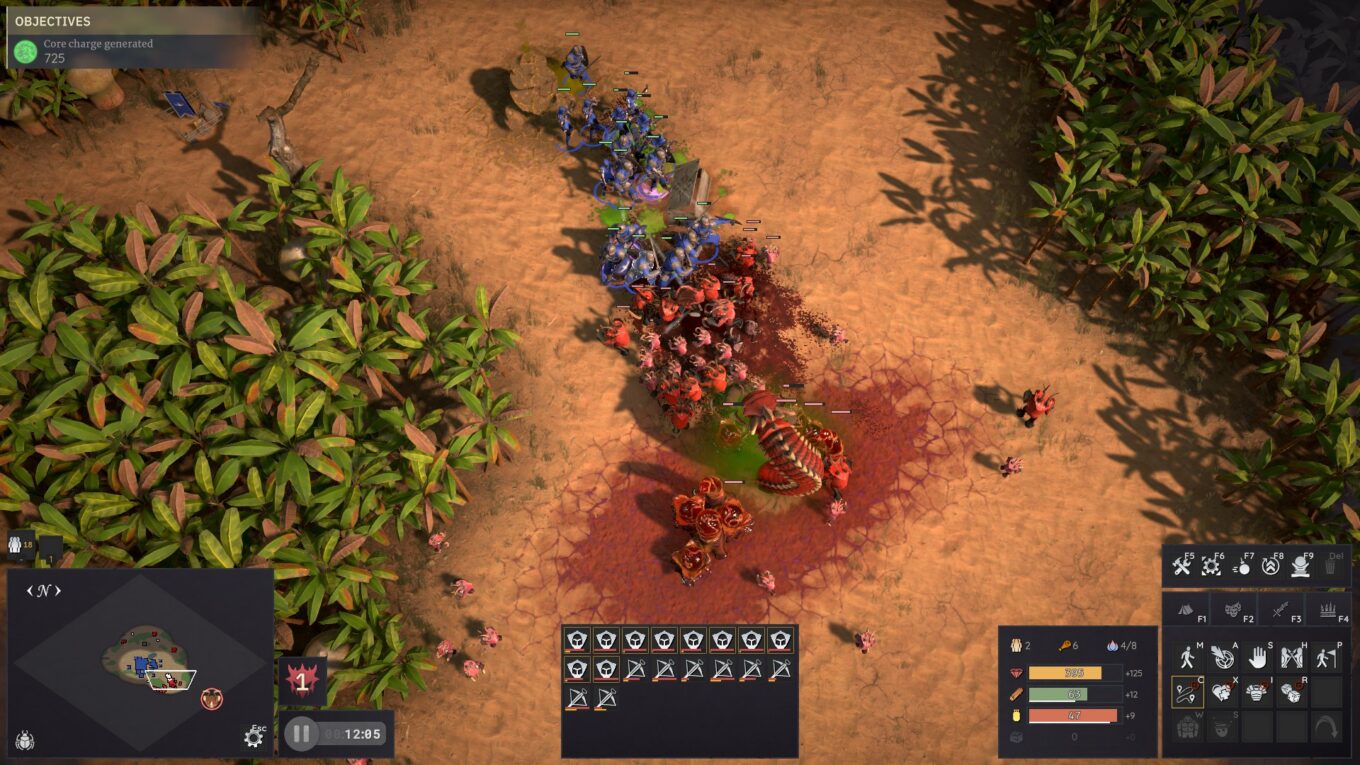
Task: Activate the attack-move target command
Action: tap(1222, 657)
